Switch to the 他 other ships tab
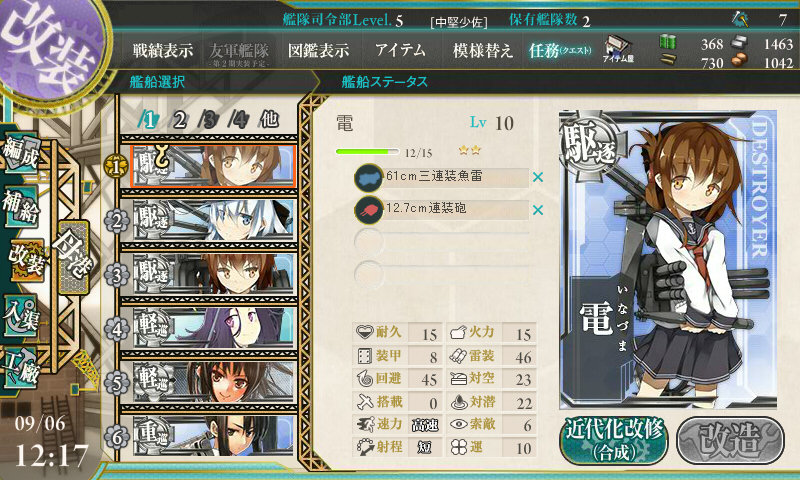 tap(269, 120)
